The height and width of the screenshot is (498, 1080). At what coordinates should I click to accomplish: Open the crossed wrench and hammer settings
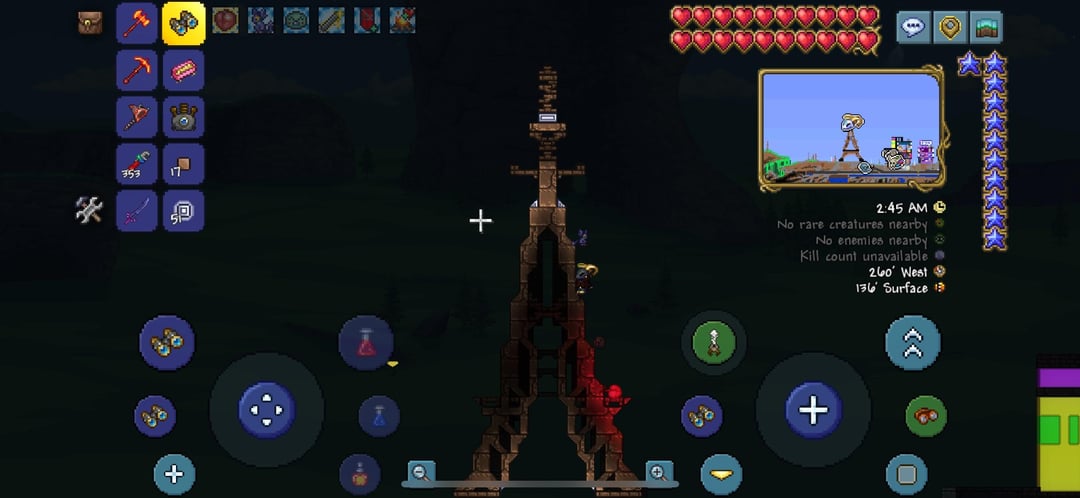coord(90,209)
